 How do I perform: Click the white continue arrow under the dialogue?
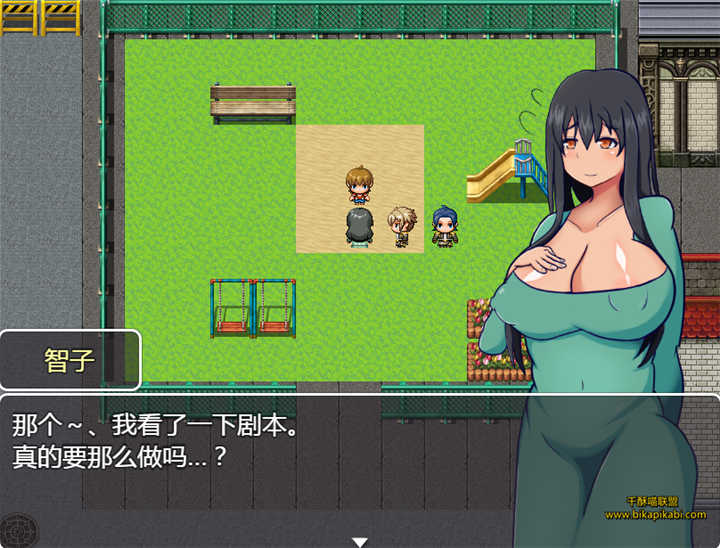coord(360,541)
